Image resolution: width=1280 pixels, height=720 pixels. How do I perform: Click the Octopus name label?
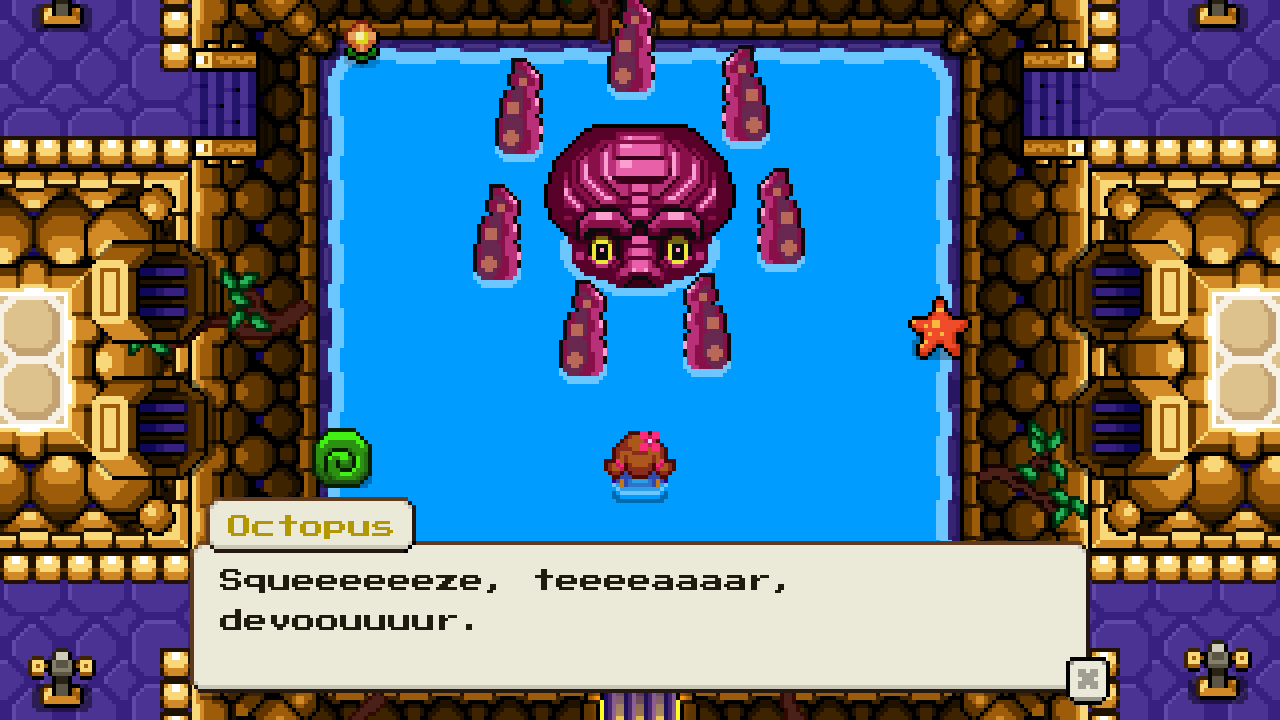[x=308, y=524]
